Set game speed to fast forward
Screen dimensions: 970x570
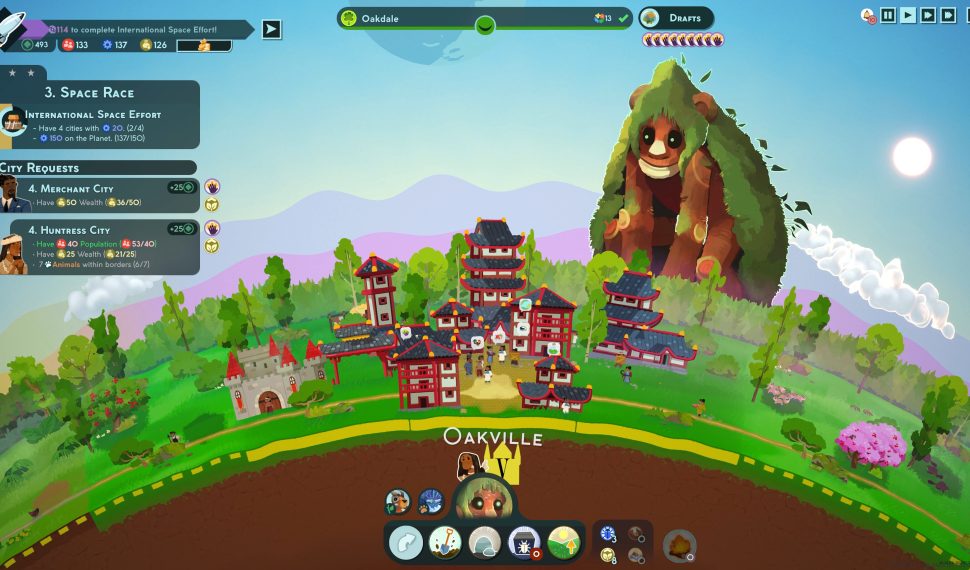click(928, 15)
